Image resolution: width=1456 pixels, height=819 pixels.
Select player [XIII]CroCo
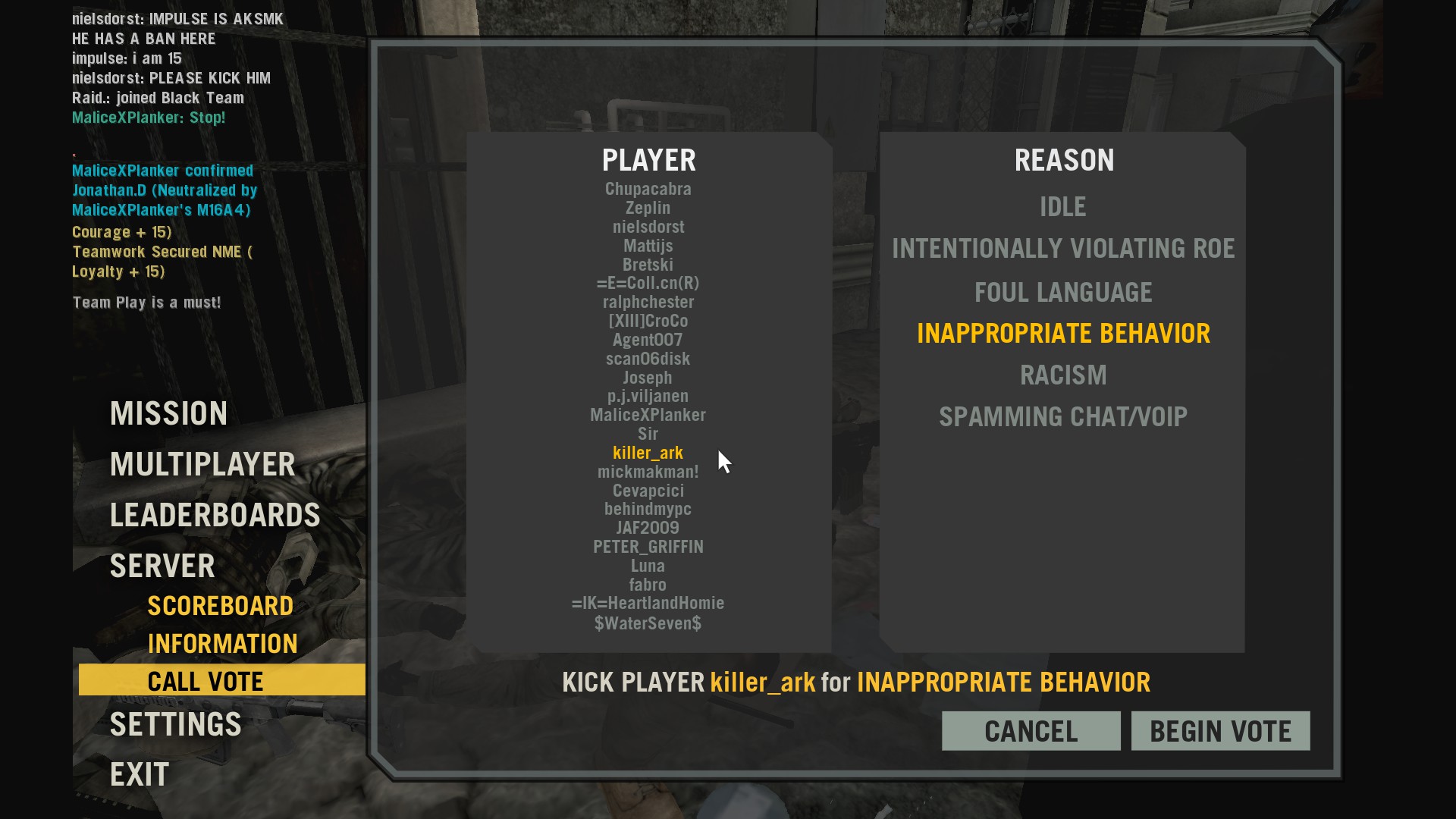pyautogui.click(x=648, y=321)
